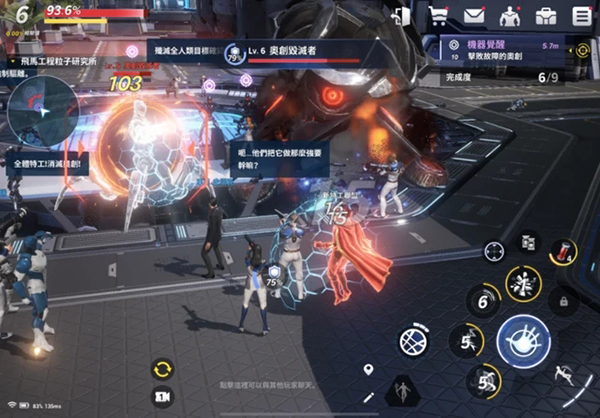Click the exit door icon

[403, 16]
